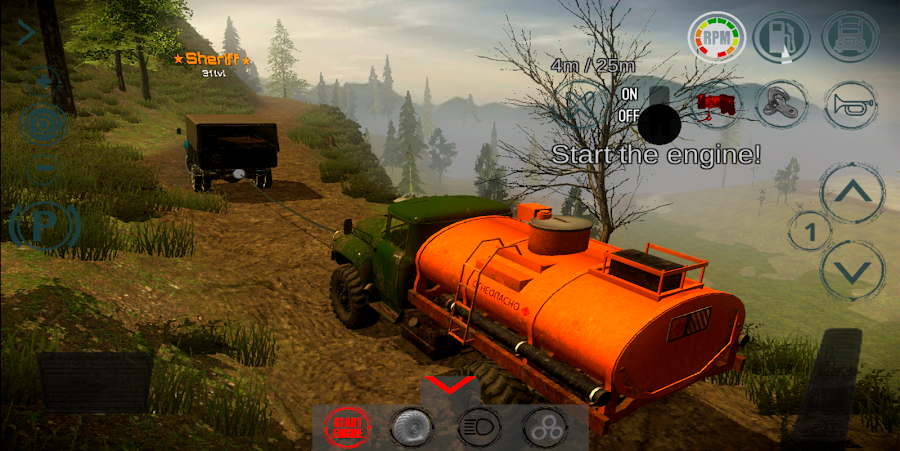Toggle the wheel icon in bottom bar
The image size is (900, 451).
point(412,427)
